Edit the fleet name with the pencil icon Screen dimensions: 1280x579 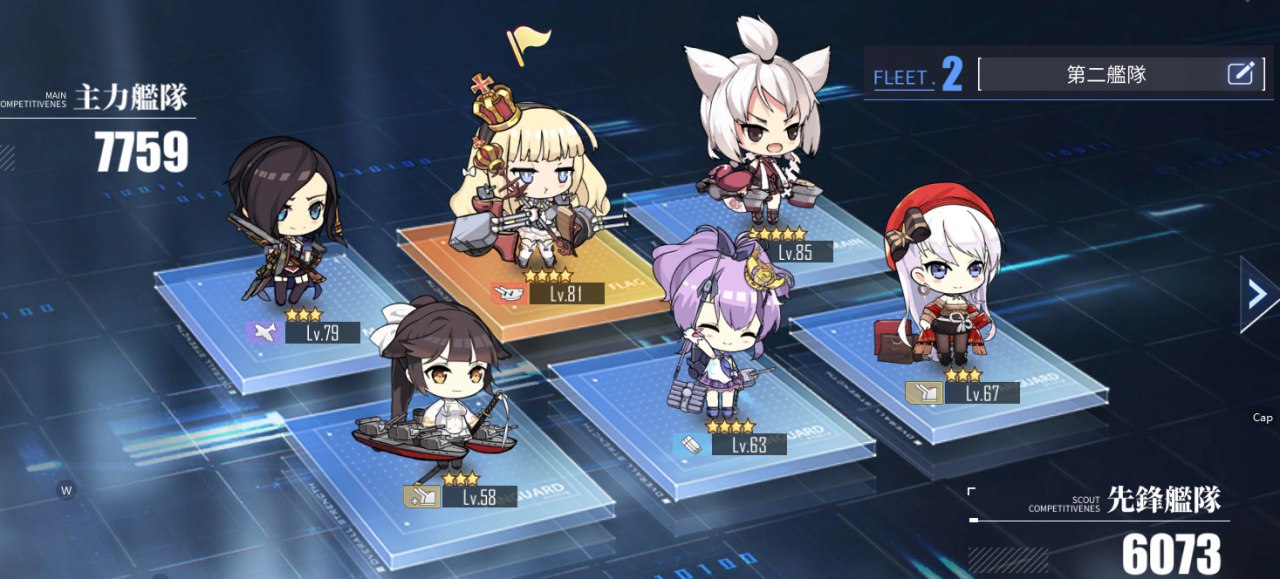pyautogui.click(x=1240, y=73)
